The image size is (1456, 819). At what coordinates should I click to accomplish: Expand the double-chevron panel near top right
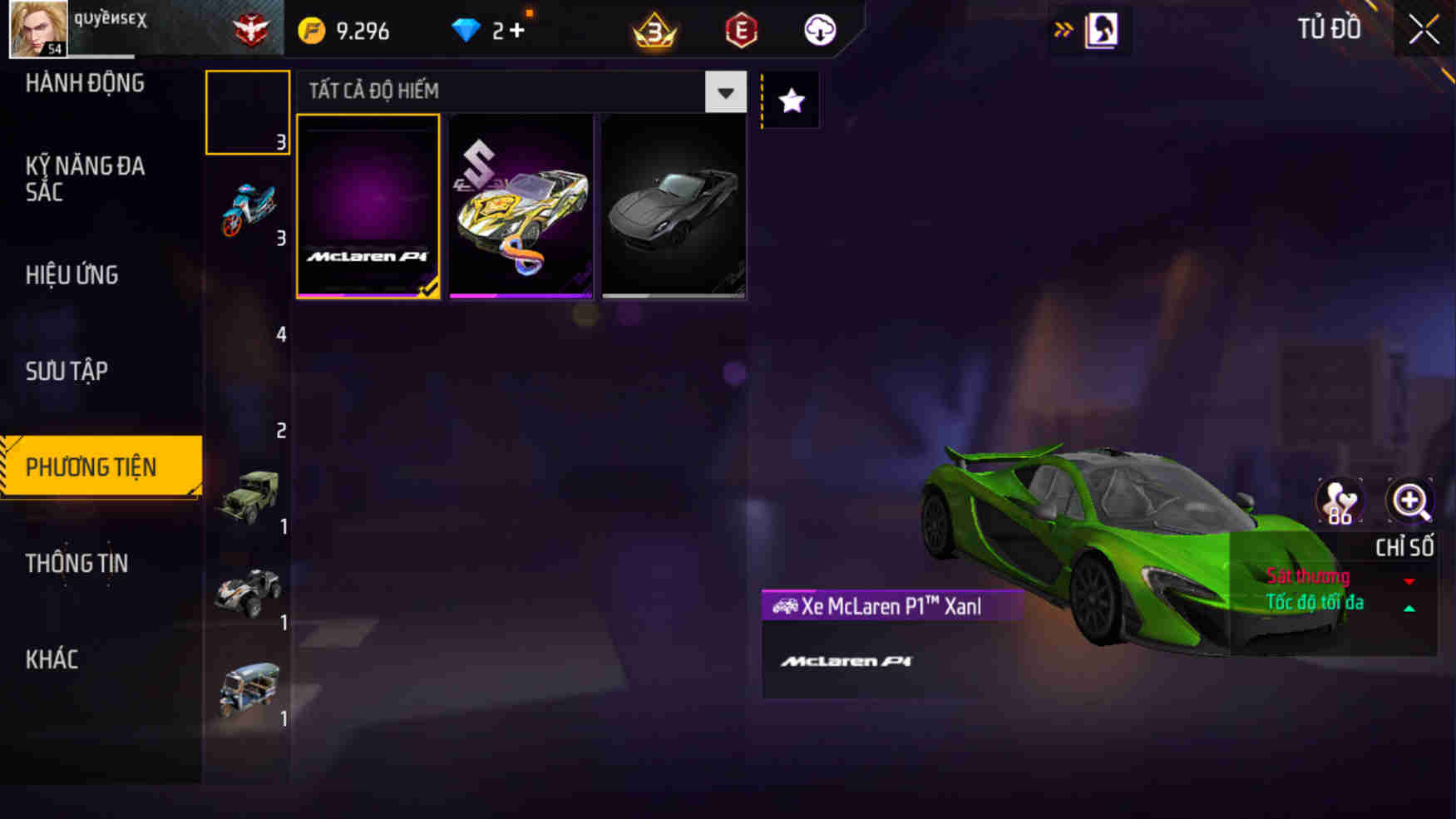point(1063,27)
